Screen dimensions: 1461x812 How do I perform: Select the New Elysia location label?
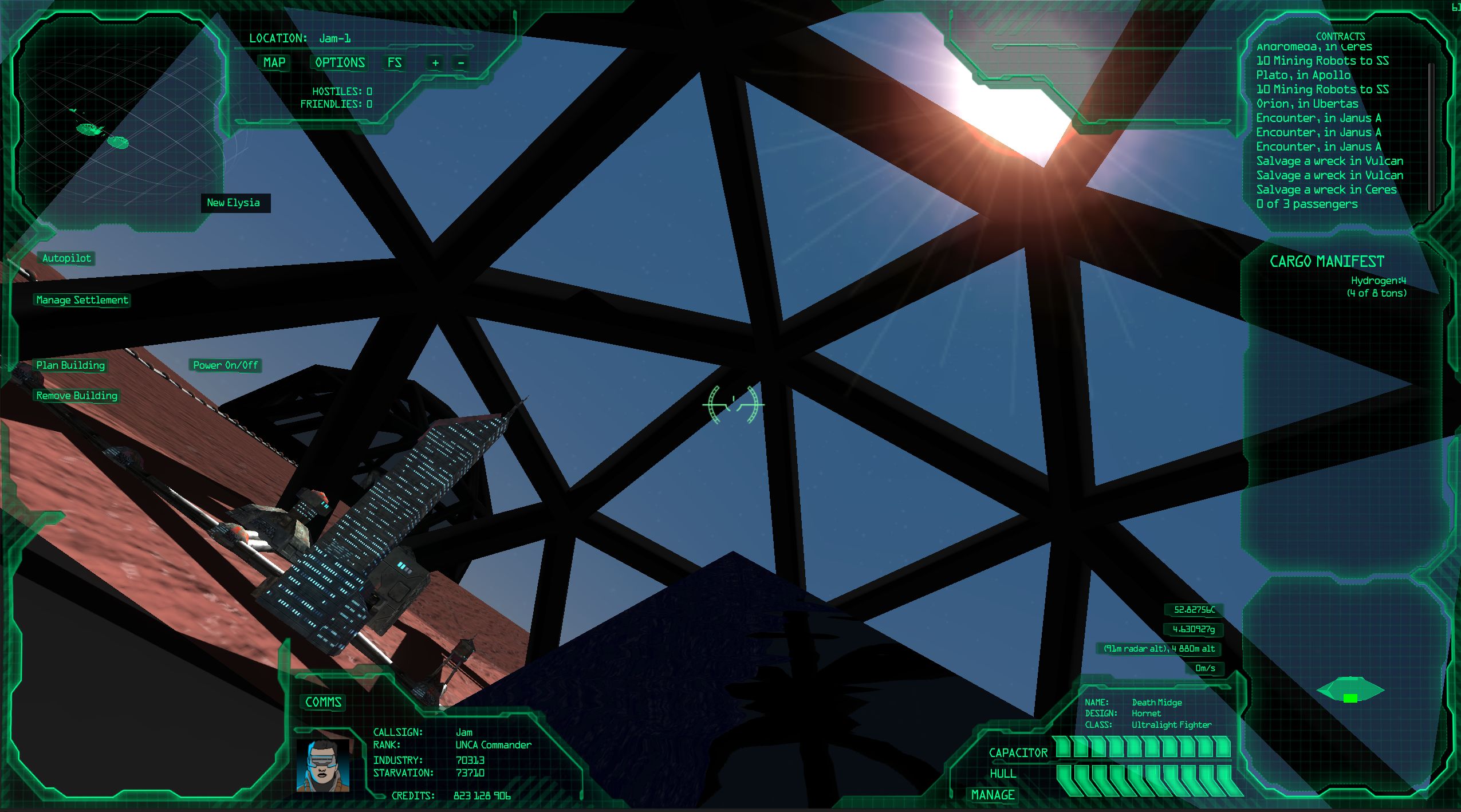coord(234,203)
